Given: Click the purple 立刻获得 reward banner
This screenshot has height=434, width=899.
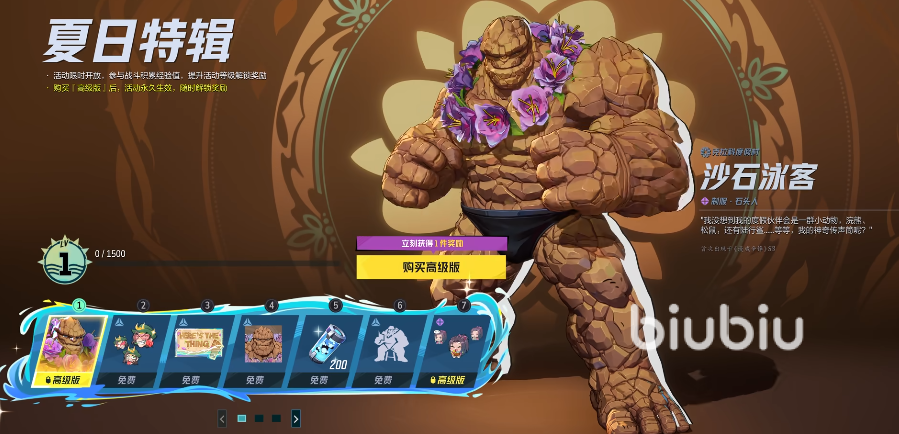Looking at the screenshot, I should 431,243.
